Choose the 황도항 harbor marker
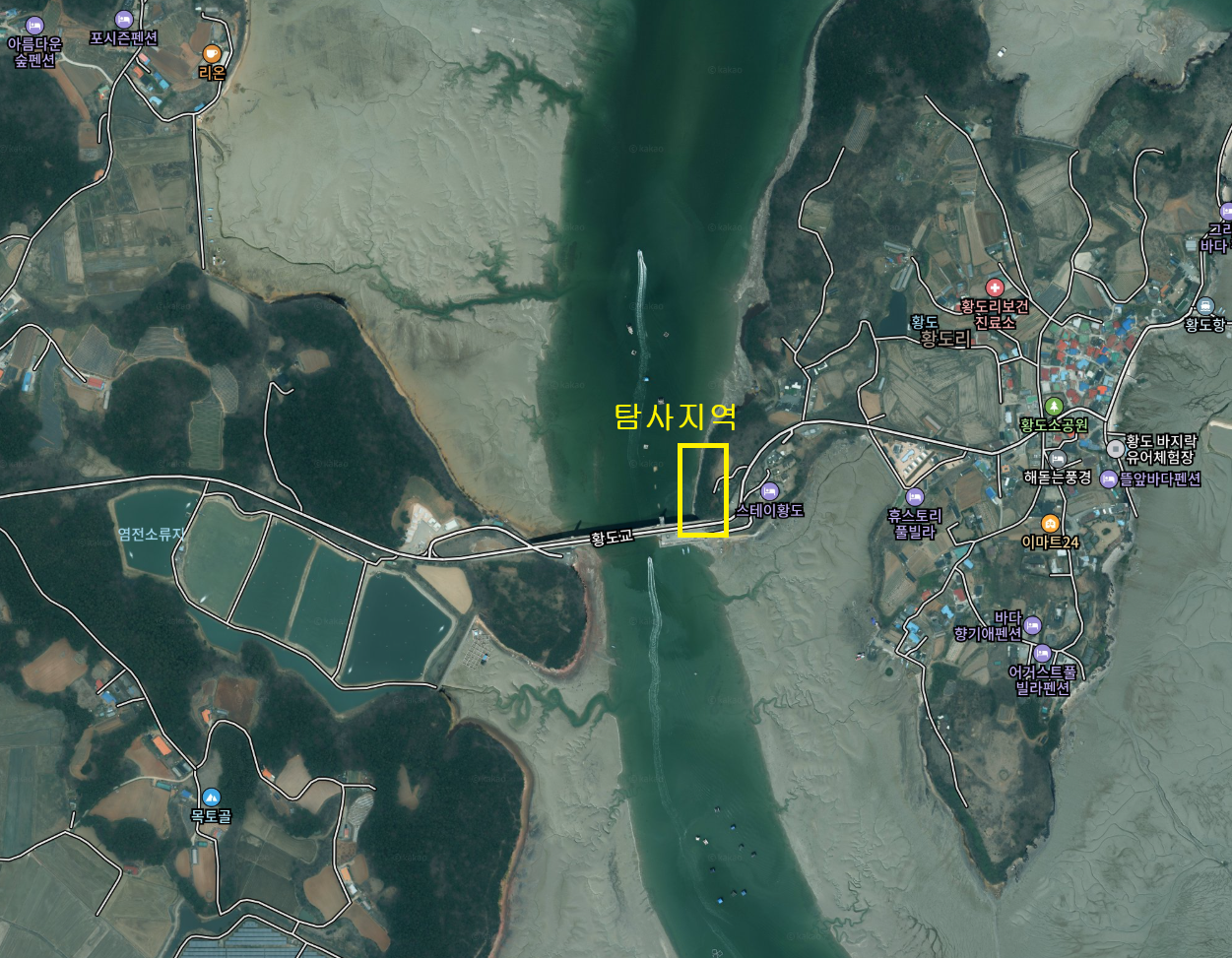The image size is (1232, 958). coord(1205,305)
